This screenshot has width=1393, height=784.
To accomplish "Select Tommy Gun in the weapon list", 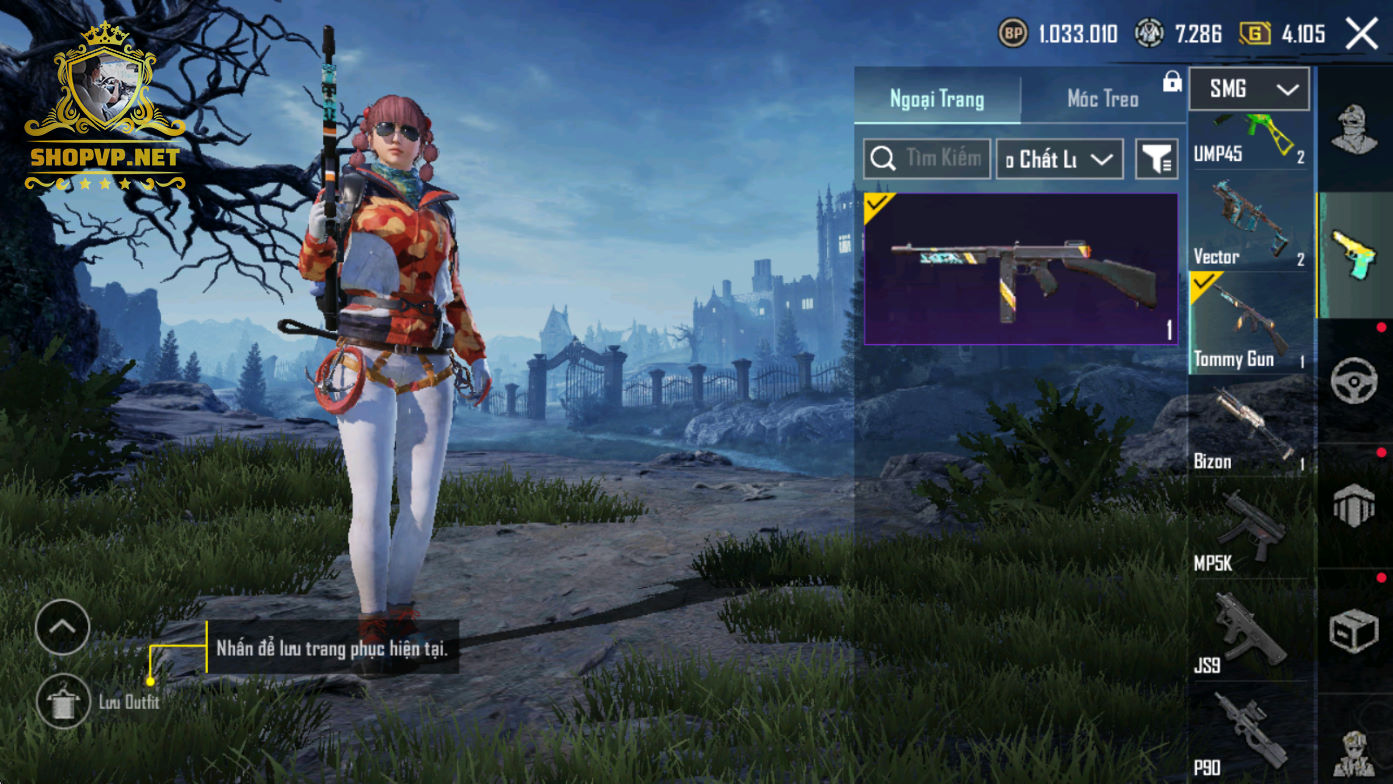I will pos(1249,325).
